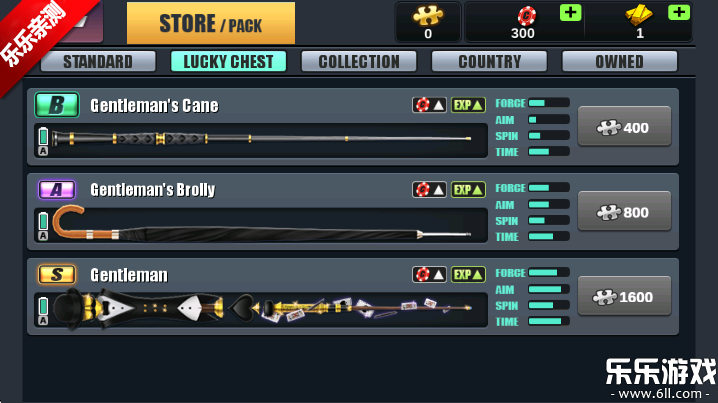The image size is (718, 403).
Task: Purchase Gentleman's Brolly for 800 pieces
Action: pyautogui.click(x=624, y=212)
